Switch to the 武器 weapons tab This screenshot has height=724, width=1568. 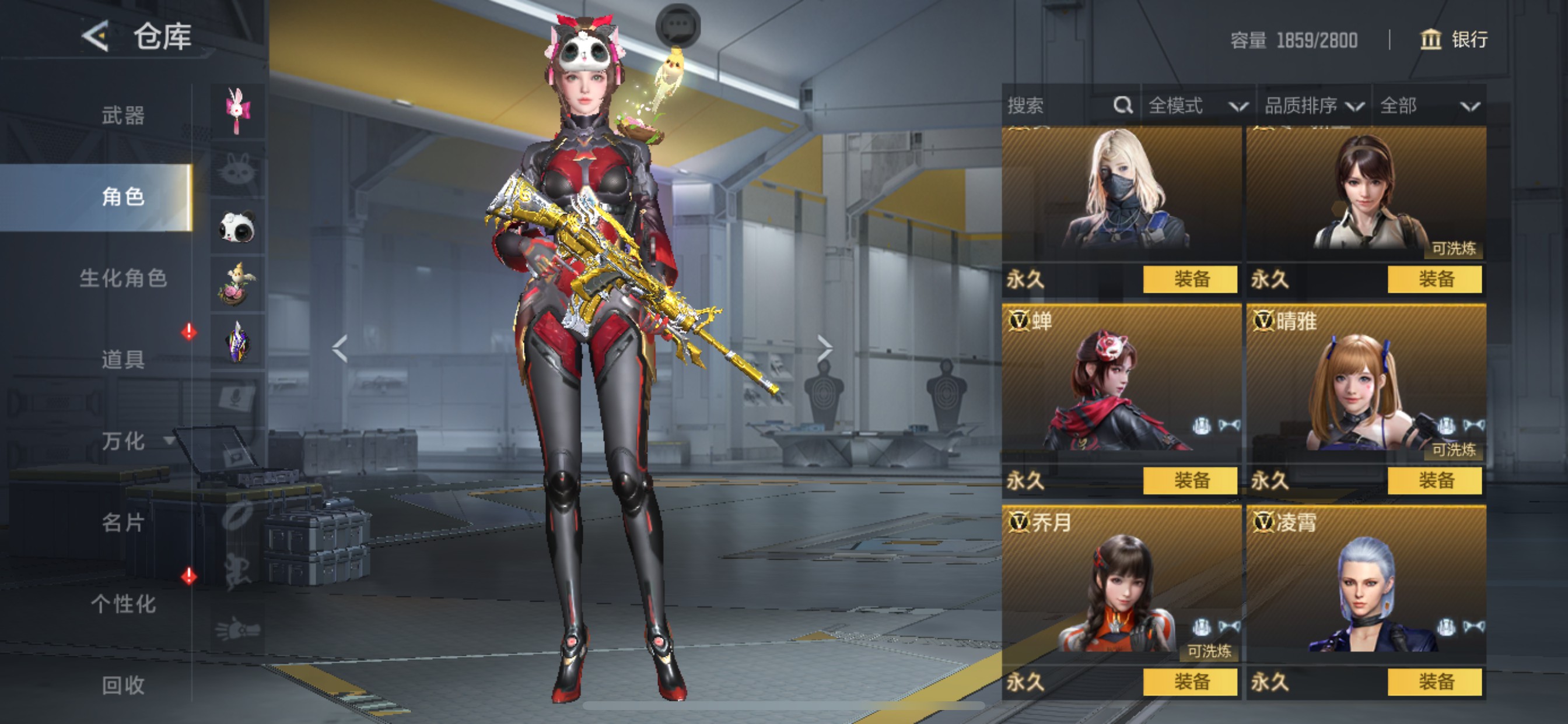(x=123, y=115)
